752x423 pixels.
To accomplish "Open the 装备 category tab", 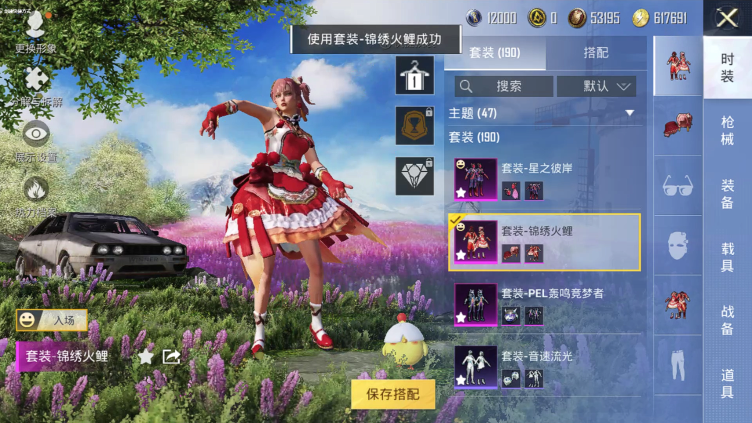I will 727,193.
